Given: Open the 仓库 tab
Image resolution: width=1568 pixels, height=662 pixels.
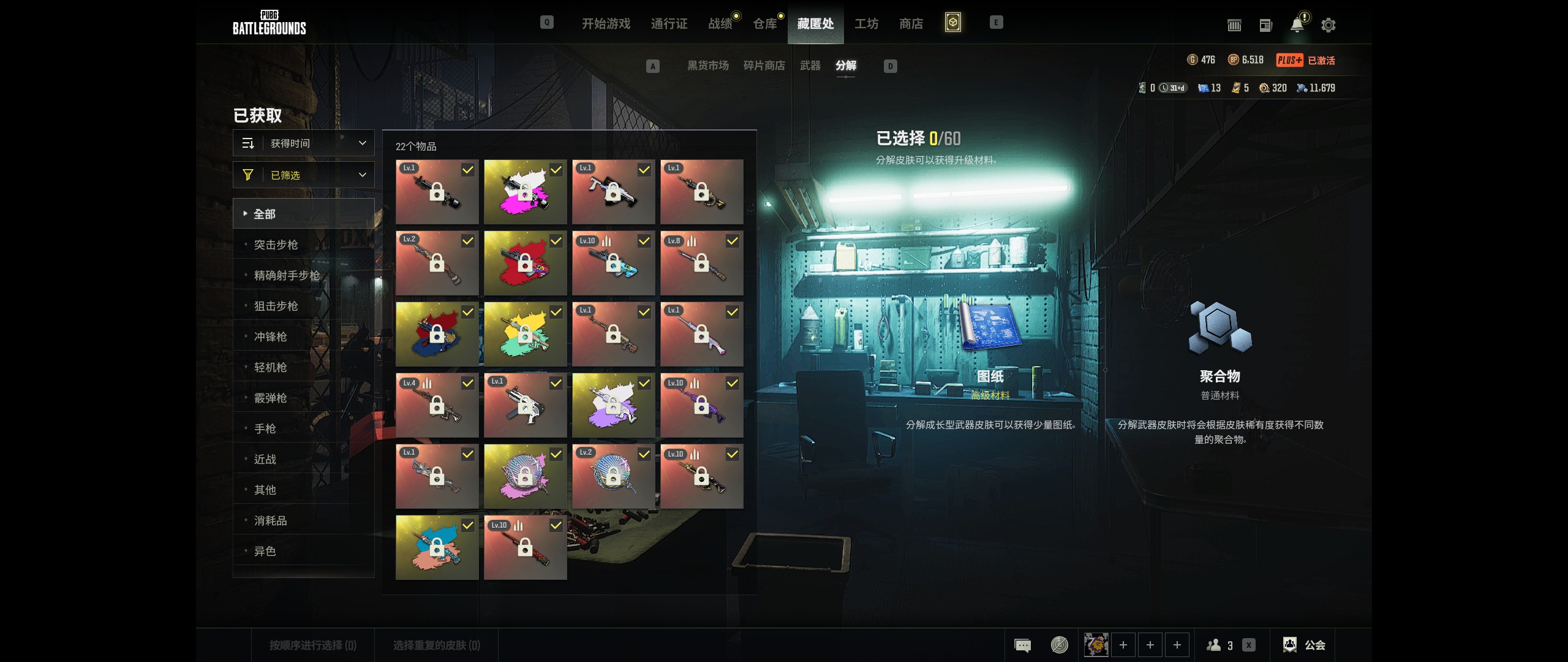Looking at the screenshot, I should (x=765, y=24).
